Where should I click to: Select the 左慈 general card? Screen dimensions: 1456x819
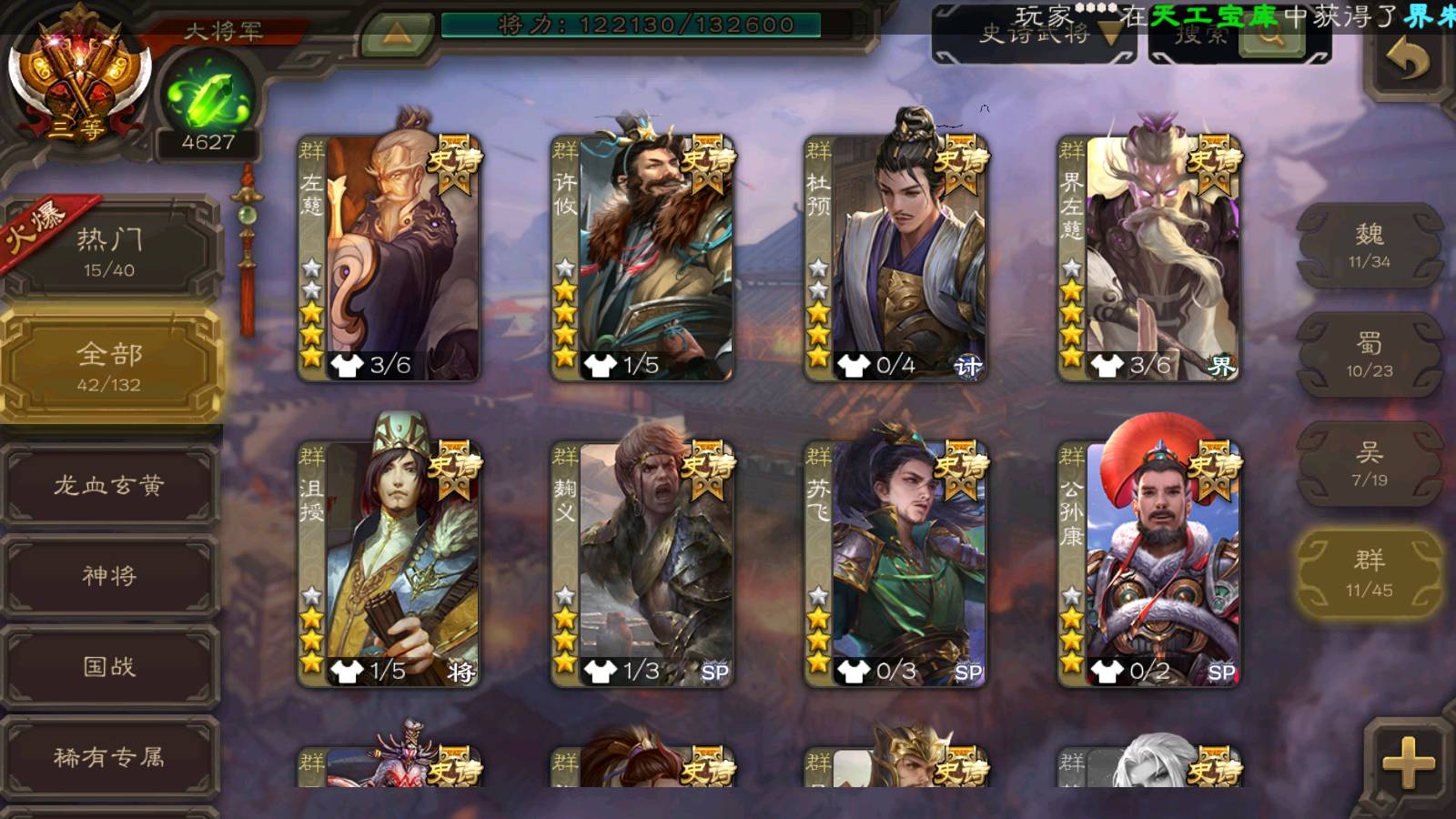tap(389, 258)
